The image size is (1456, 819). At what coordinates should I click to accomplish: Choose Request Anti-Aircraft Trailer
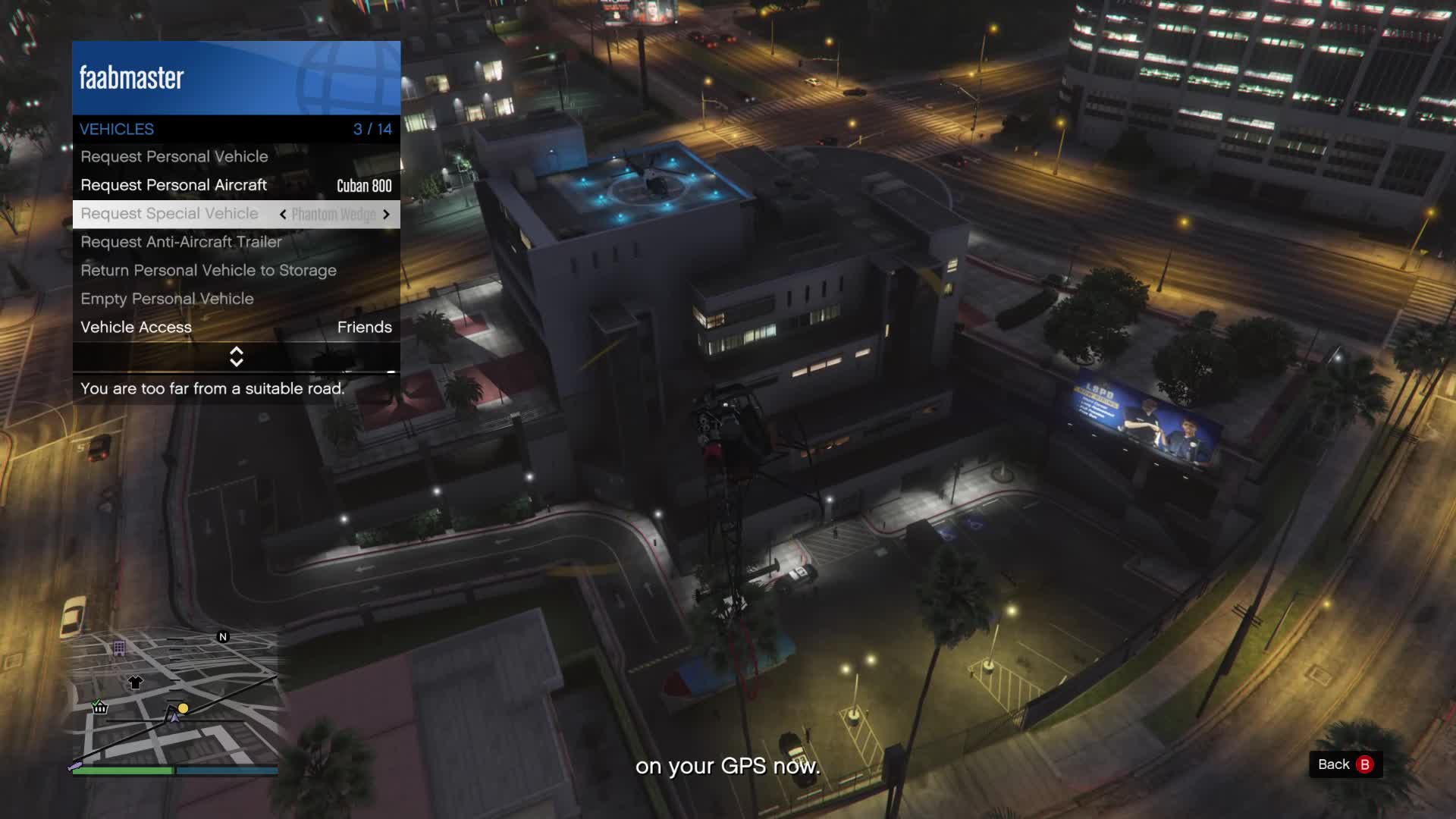point(181,243)
